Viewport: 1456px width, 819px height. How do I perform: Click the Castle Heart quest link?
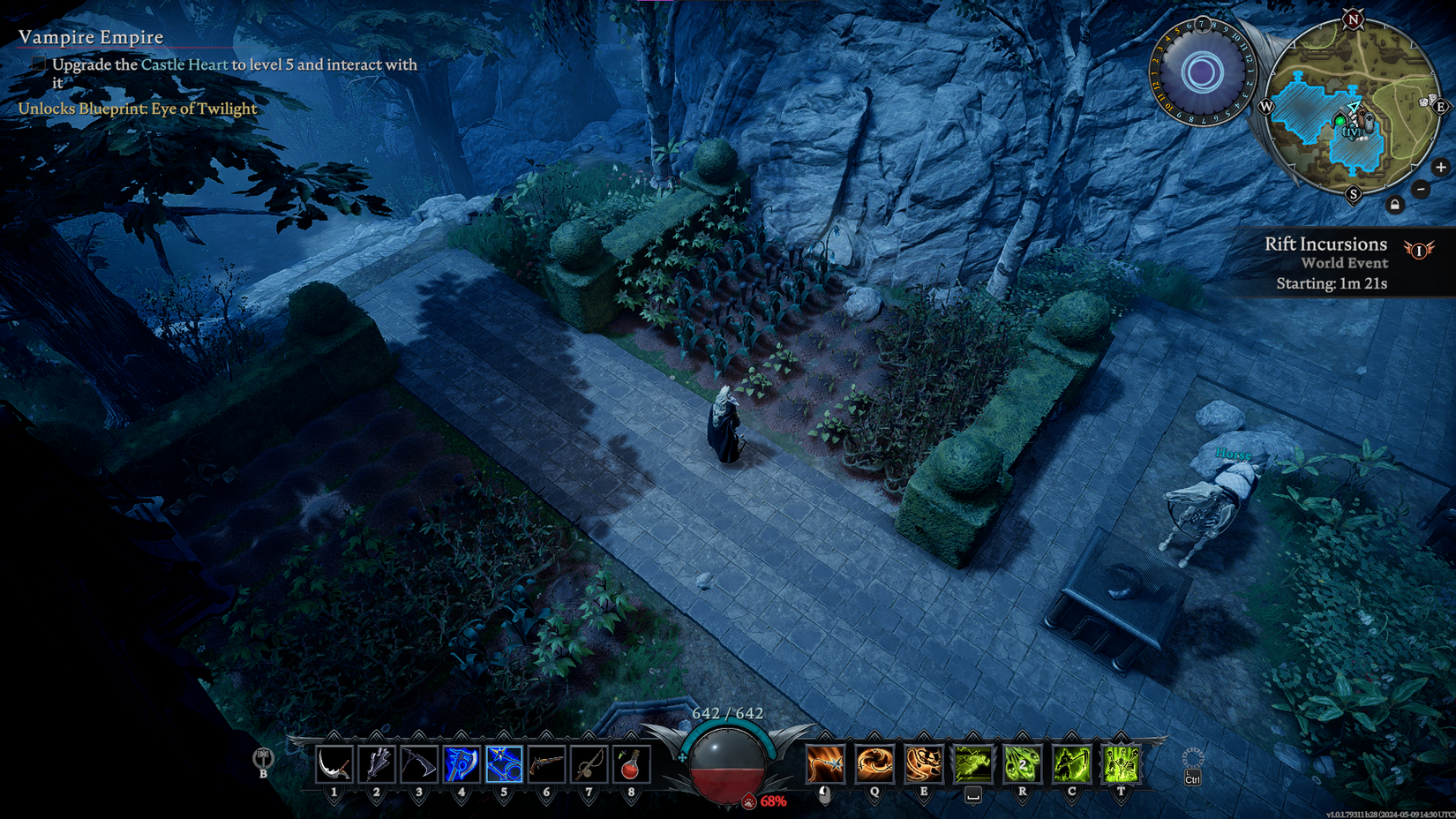click(x=184, y=64)
